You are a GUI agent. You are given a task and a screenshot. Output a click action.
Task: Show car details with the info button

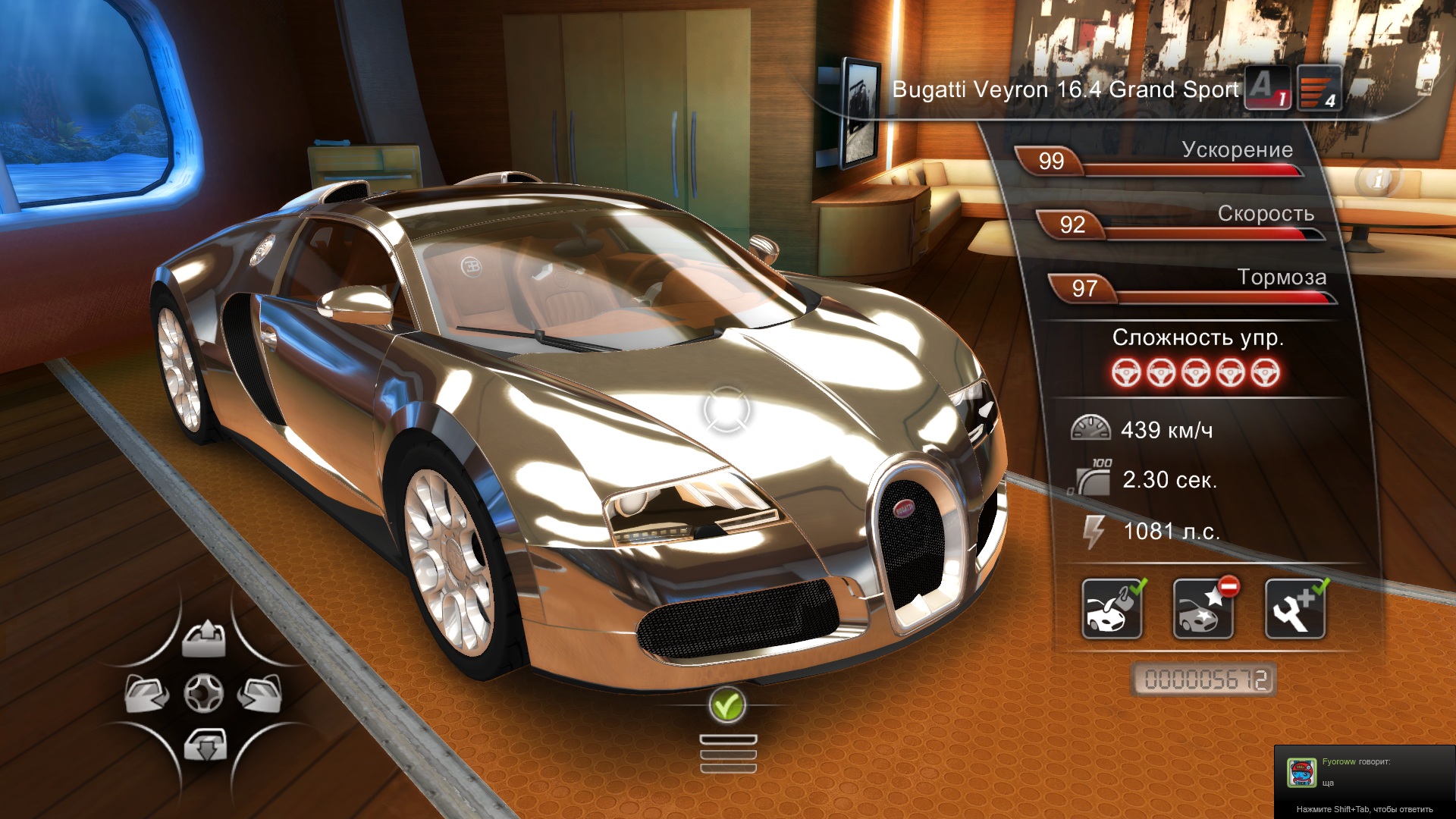(1378, 180)
